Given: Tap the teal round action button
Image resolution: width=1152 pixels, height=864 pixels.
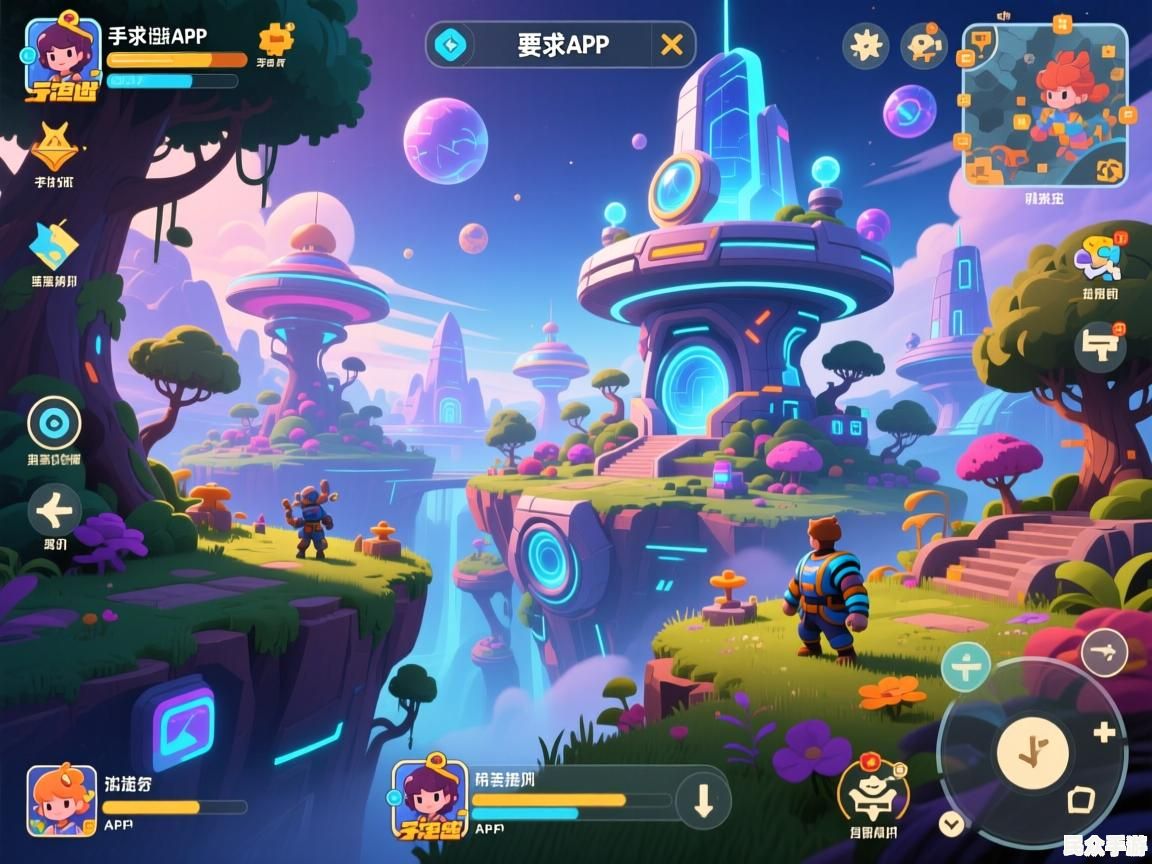Looking at the screenshot, I should 965,667.
